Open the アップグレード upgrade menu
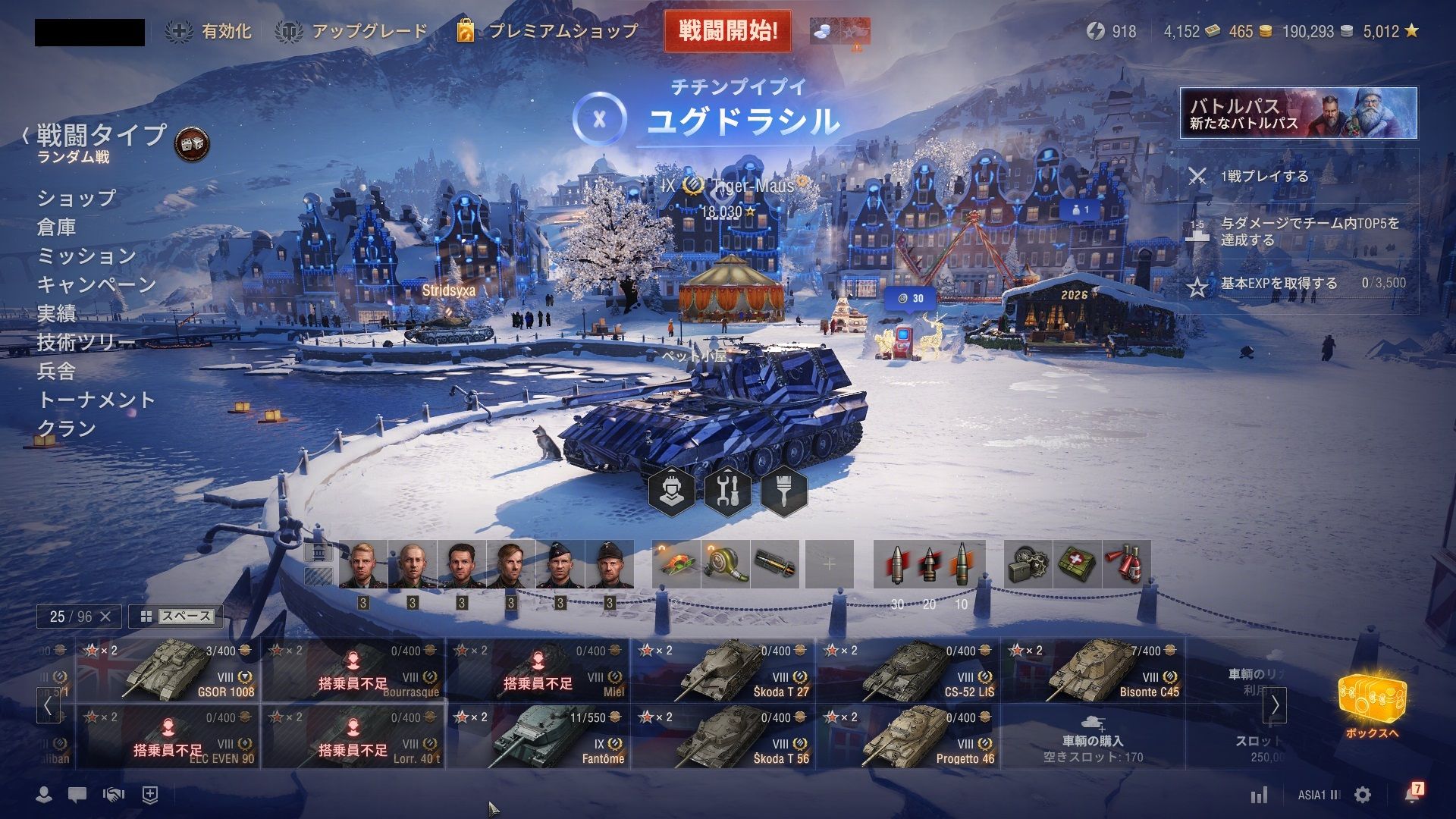The image size is (1456, 819). [352, 31]
